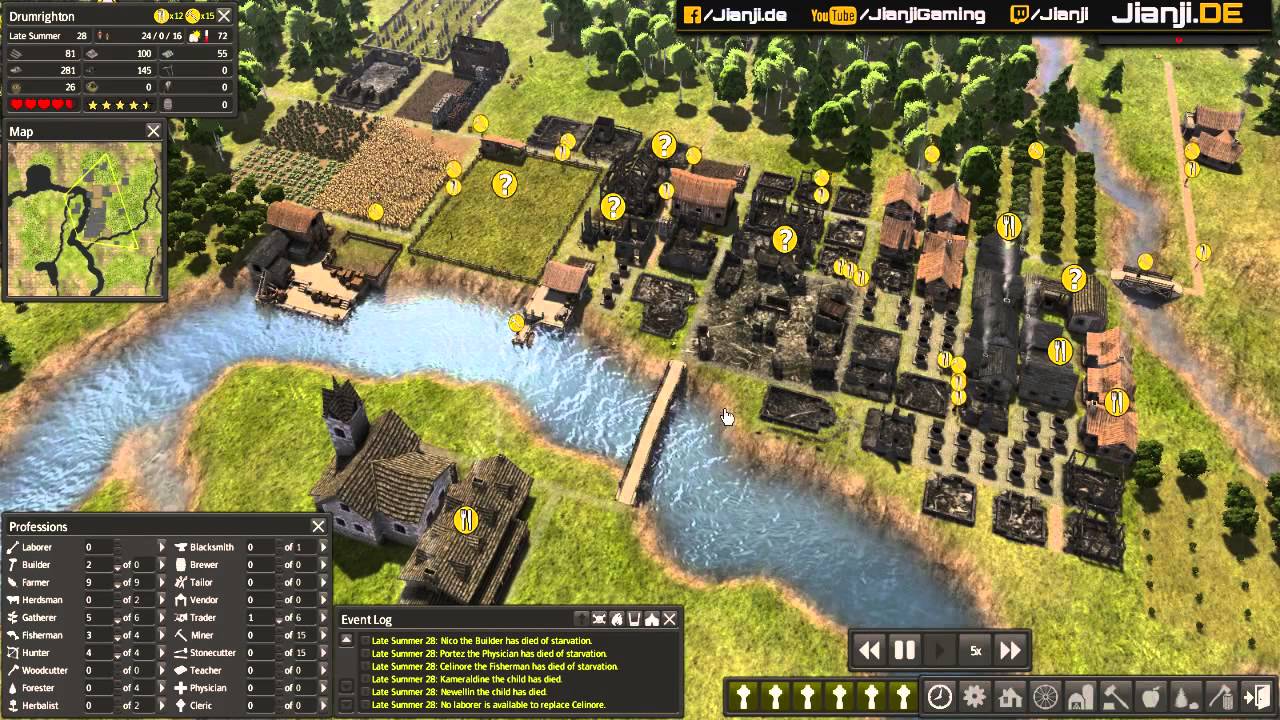Open the exit door game menu
The image size is (1280, 720).
1256,697
